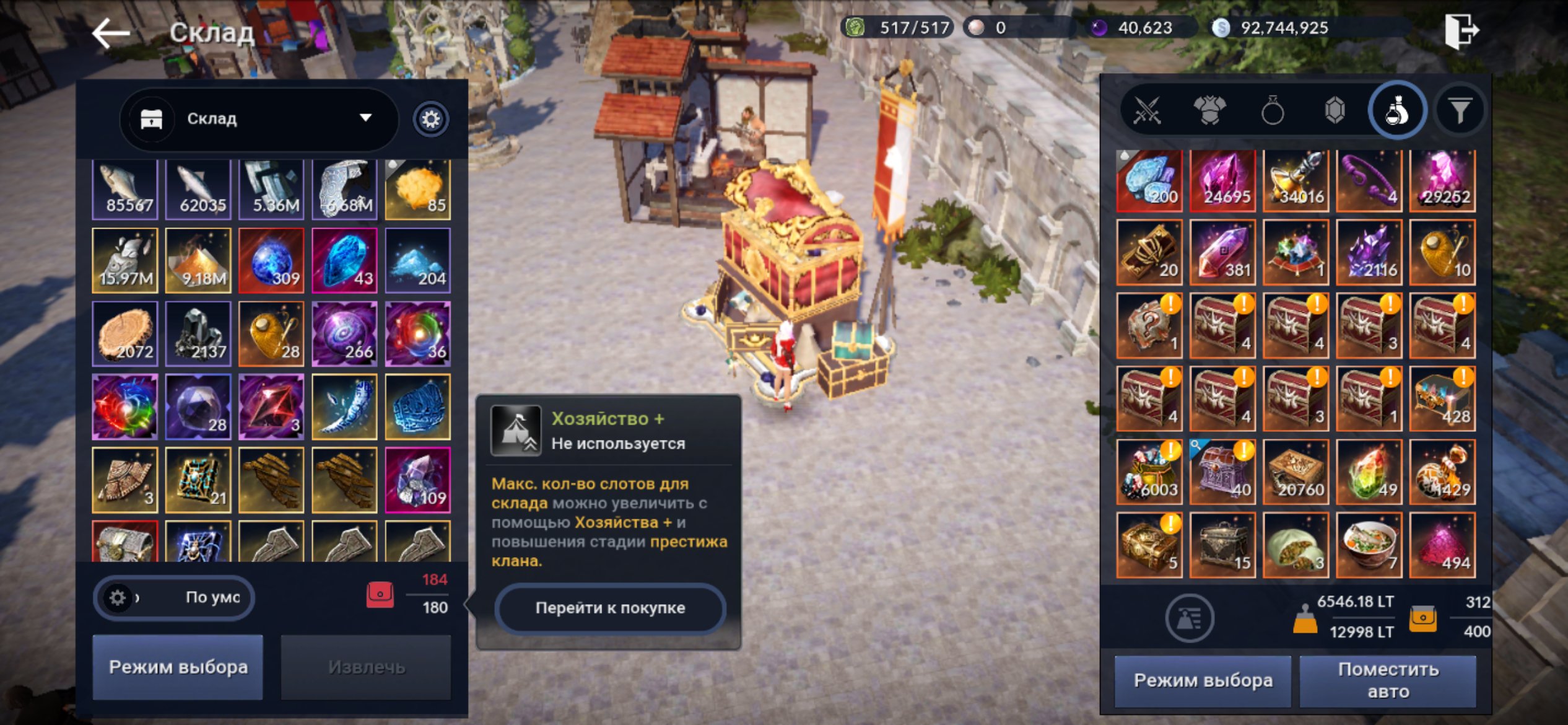Screen dimensions: 1568x725
Task: Open warehouse settings gear icon
Action: point(430,118)
